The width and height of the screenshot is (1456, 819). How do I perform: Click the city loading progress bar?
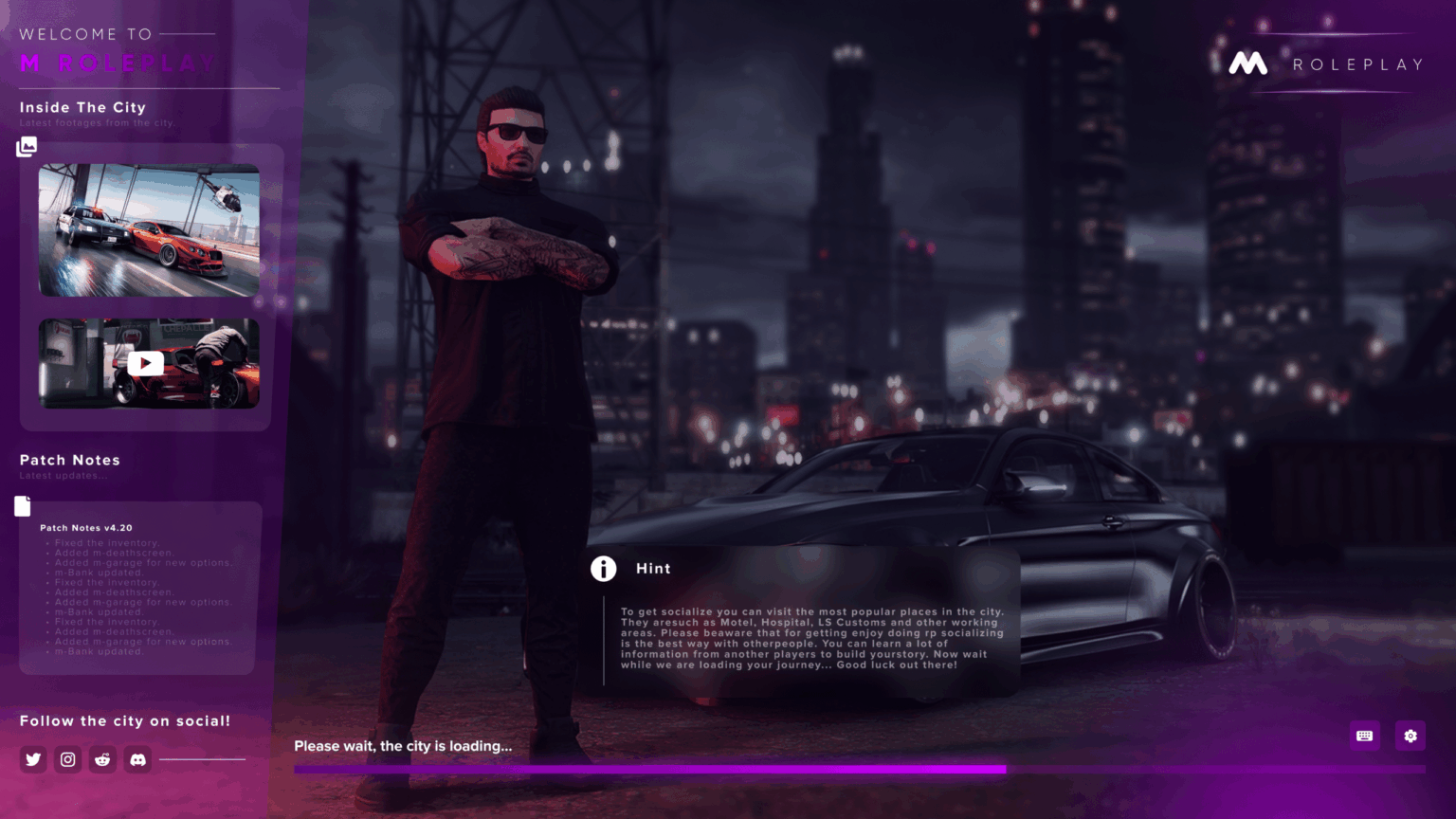tap(650, 769)
